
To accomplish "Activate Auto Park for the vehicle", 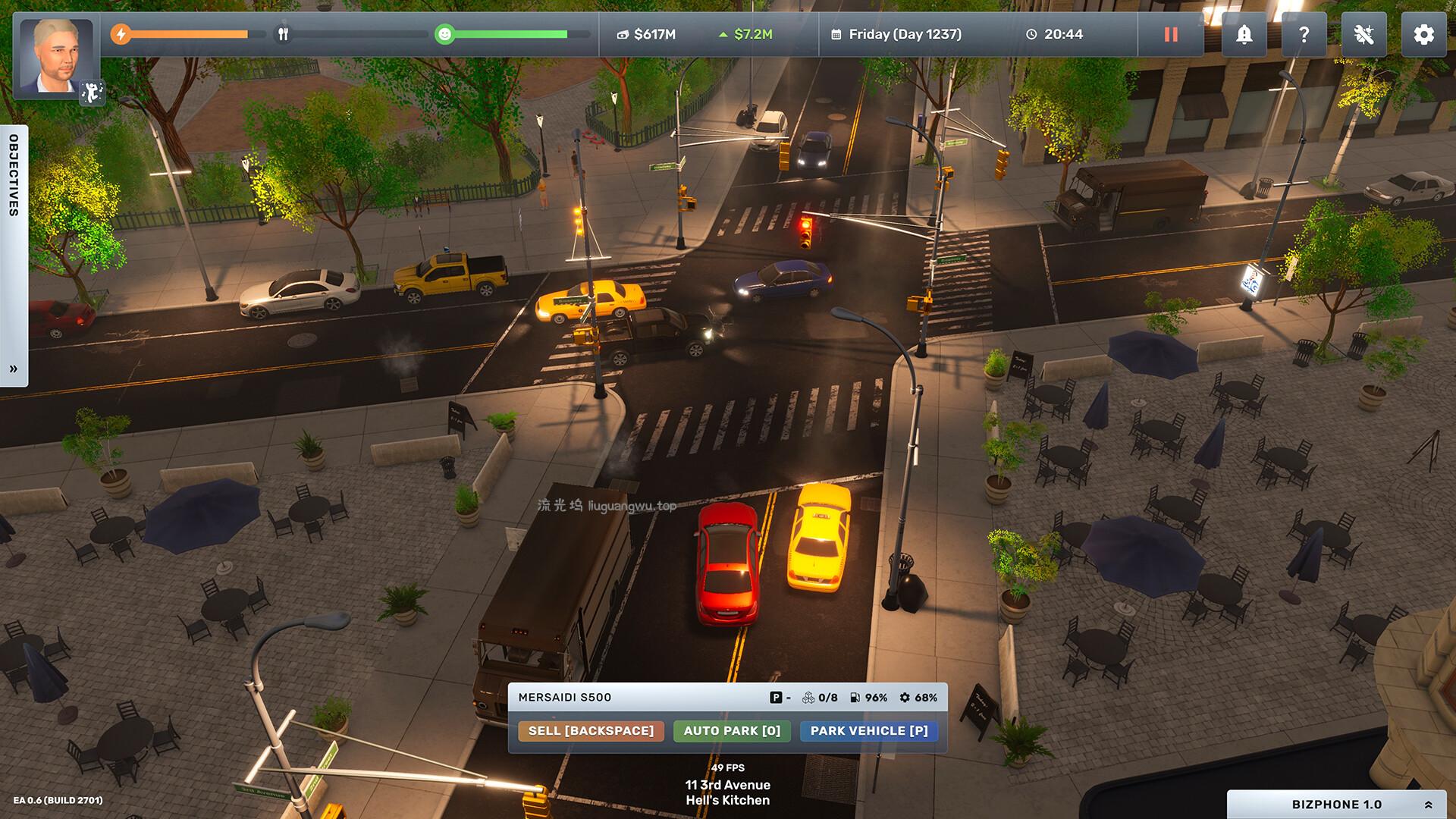I will point(732,731).
